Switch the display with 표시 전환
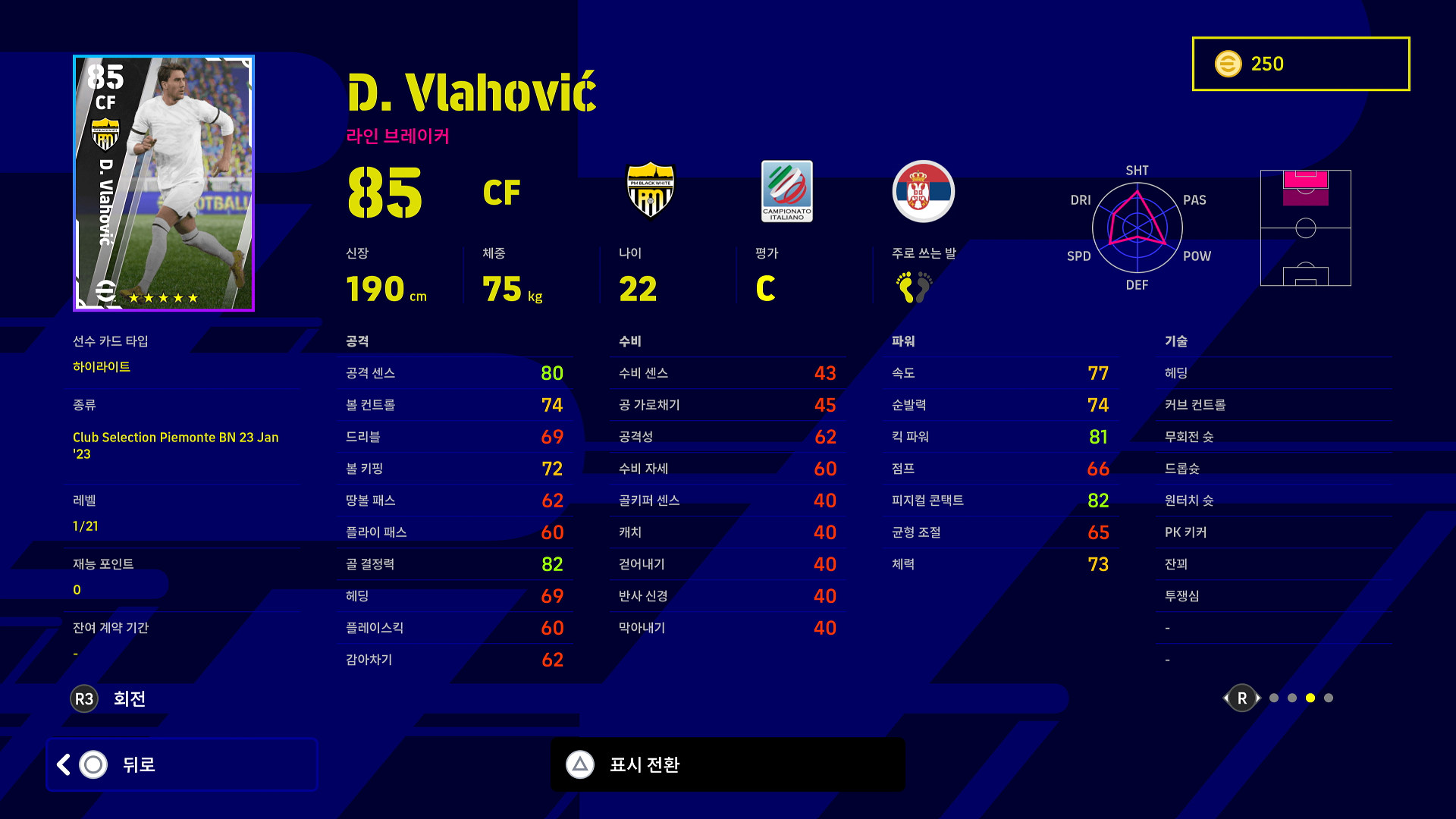Viewport: 1456px width, 819px height. 728,764
